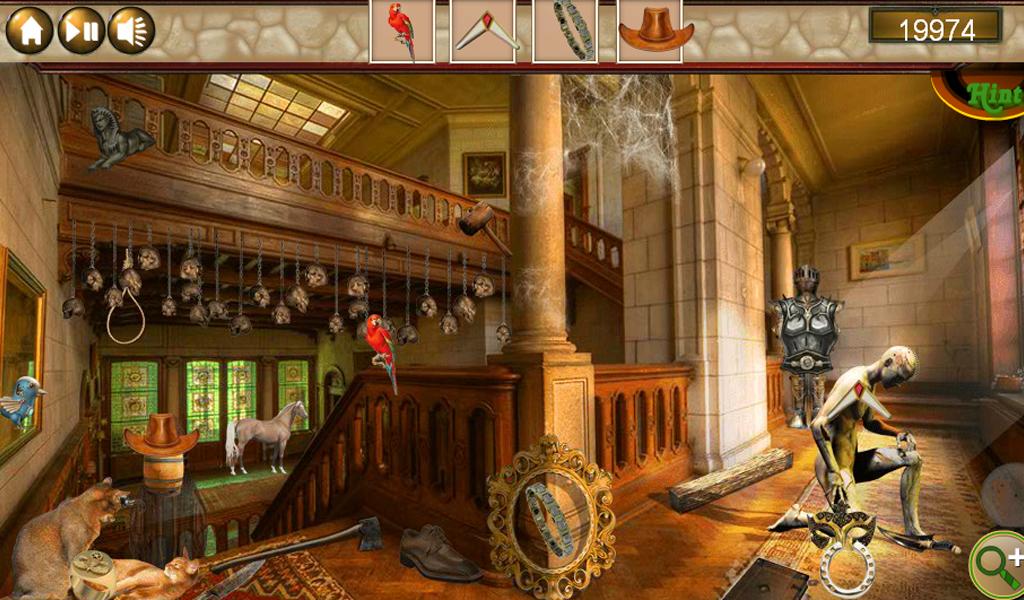This screenshot has height=600, width=1024.
Task: Toggle sound with the speaker button
Action: point(131,30)
